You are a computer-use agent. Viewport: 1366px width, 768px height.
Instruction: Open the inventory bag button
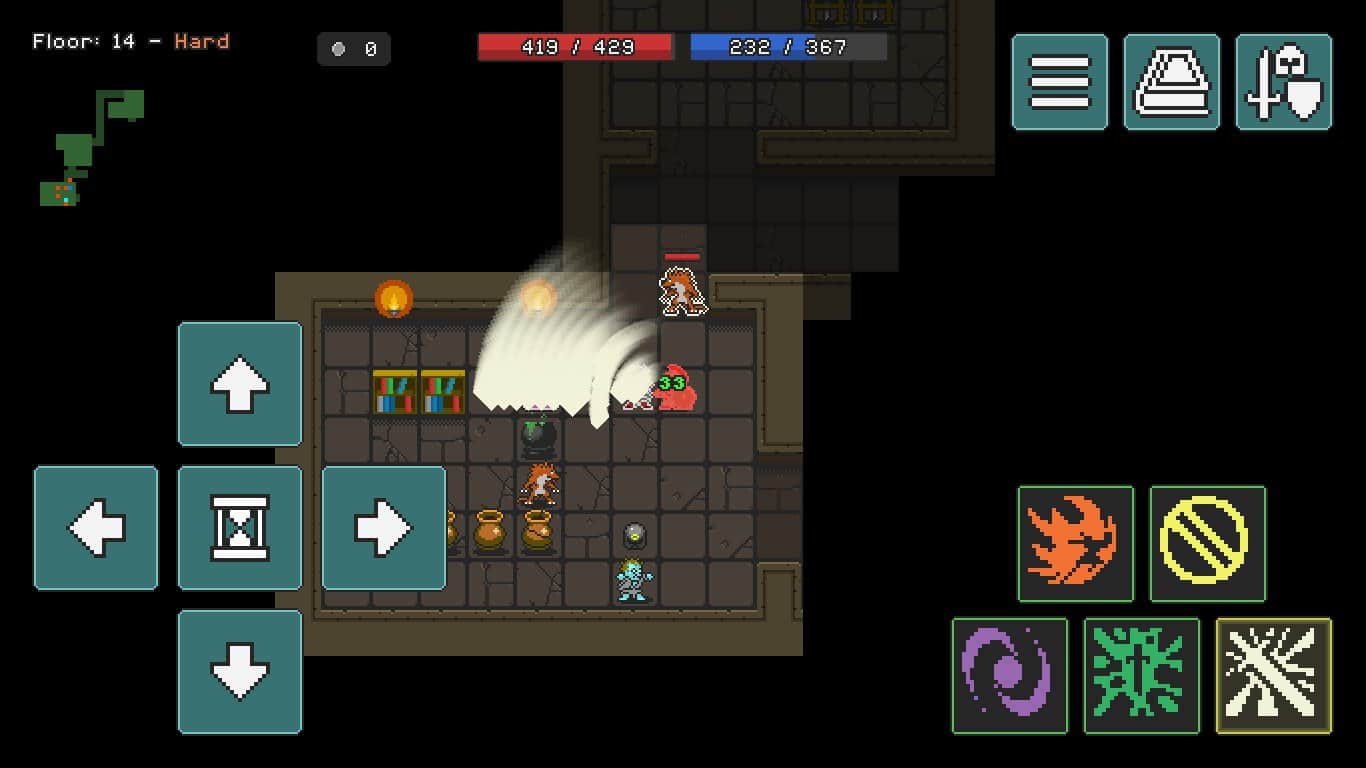coord(1171,82)
